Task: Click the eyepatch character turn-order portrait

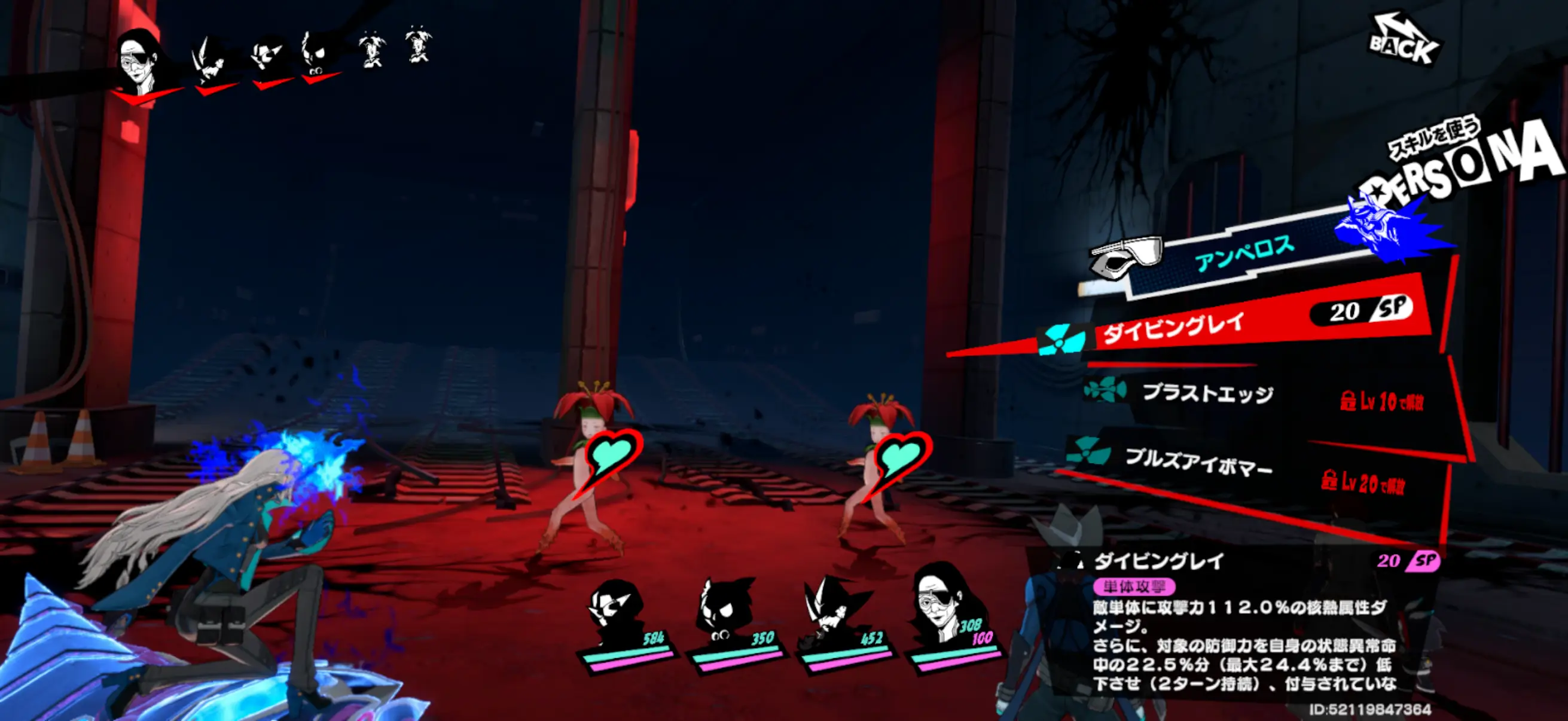Action: (142, 61)
